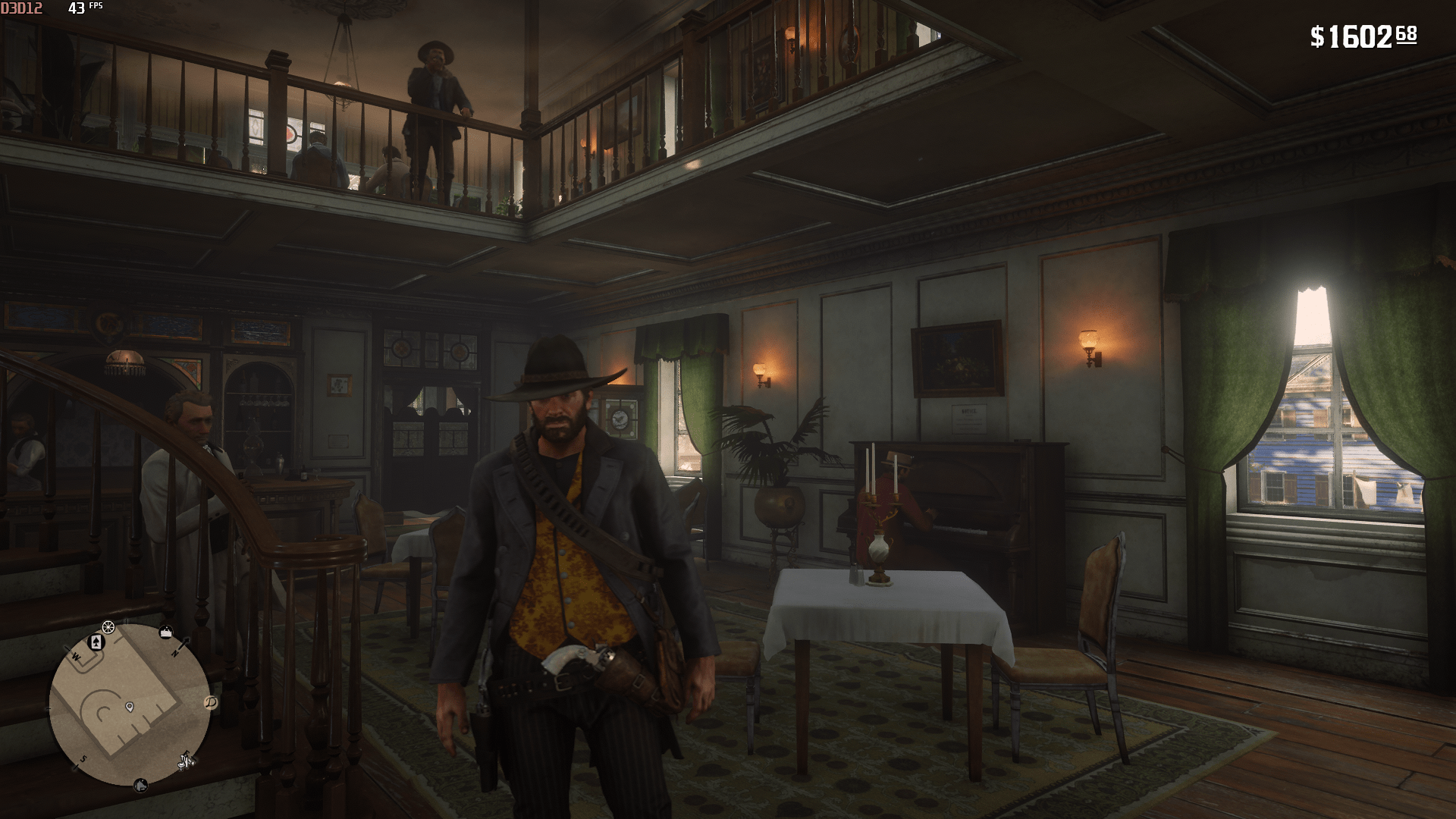1456x819 pixels.
Task: Click the framed painting on the wall
Action: click(959, 356)
